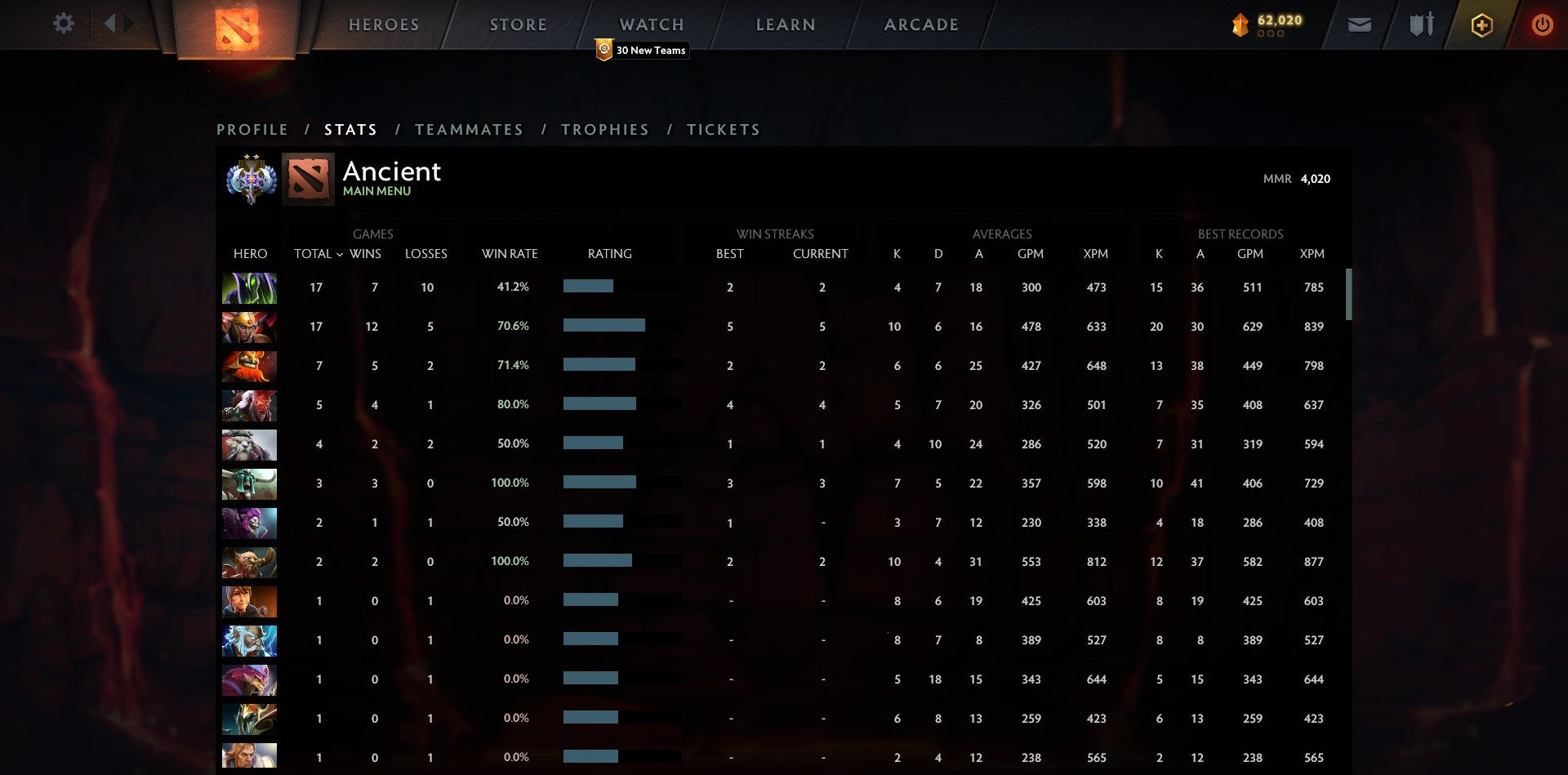Sort by the Total column chevron
Screen dimensions: 1568x775
tap(341, 254)
